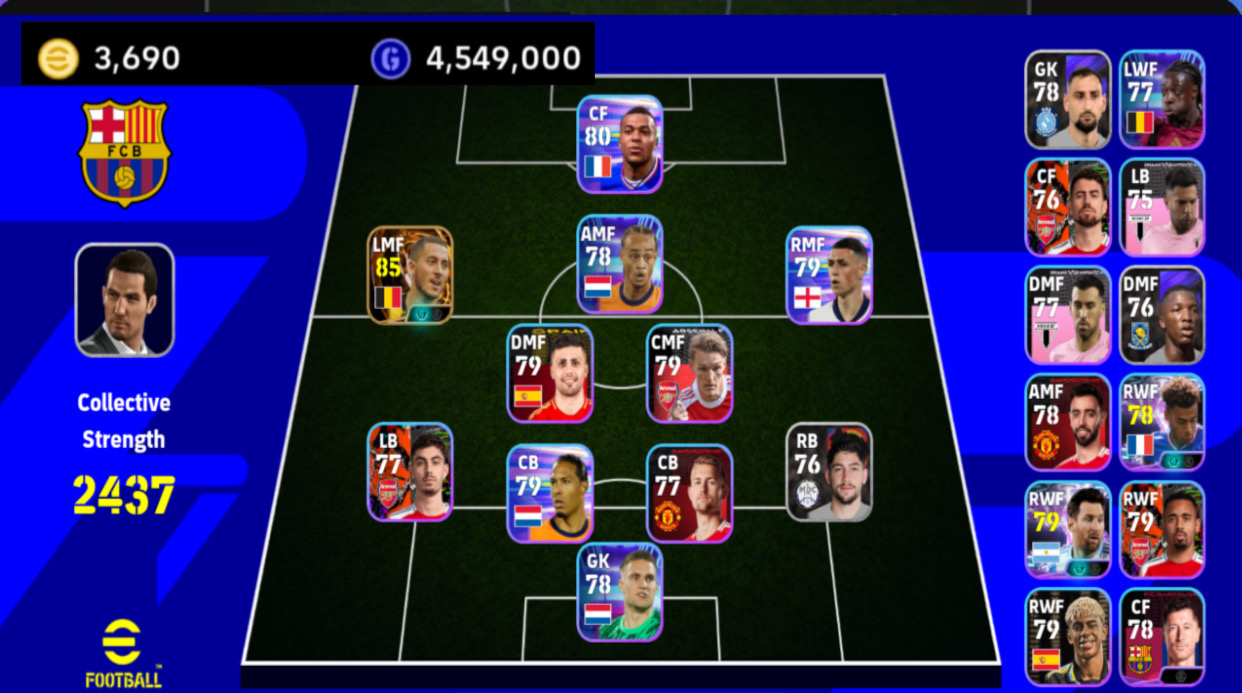Choose the RWF 79 Argentina substitute card
This screenshot has height=693, width=1242.
coord(1068,529)
